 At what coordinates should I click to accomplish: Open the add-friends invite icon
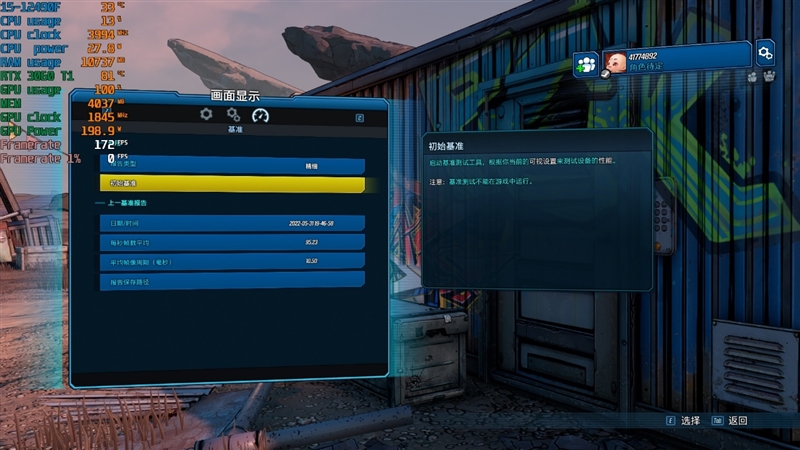pos(586,64)
